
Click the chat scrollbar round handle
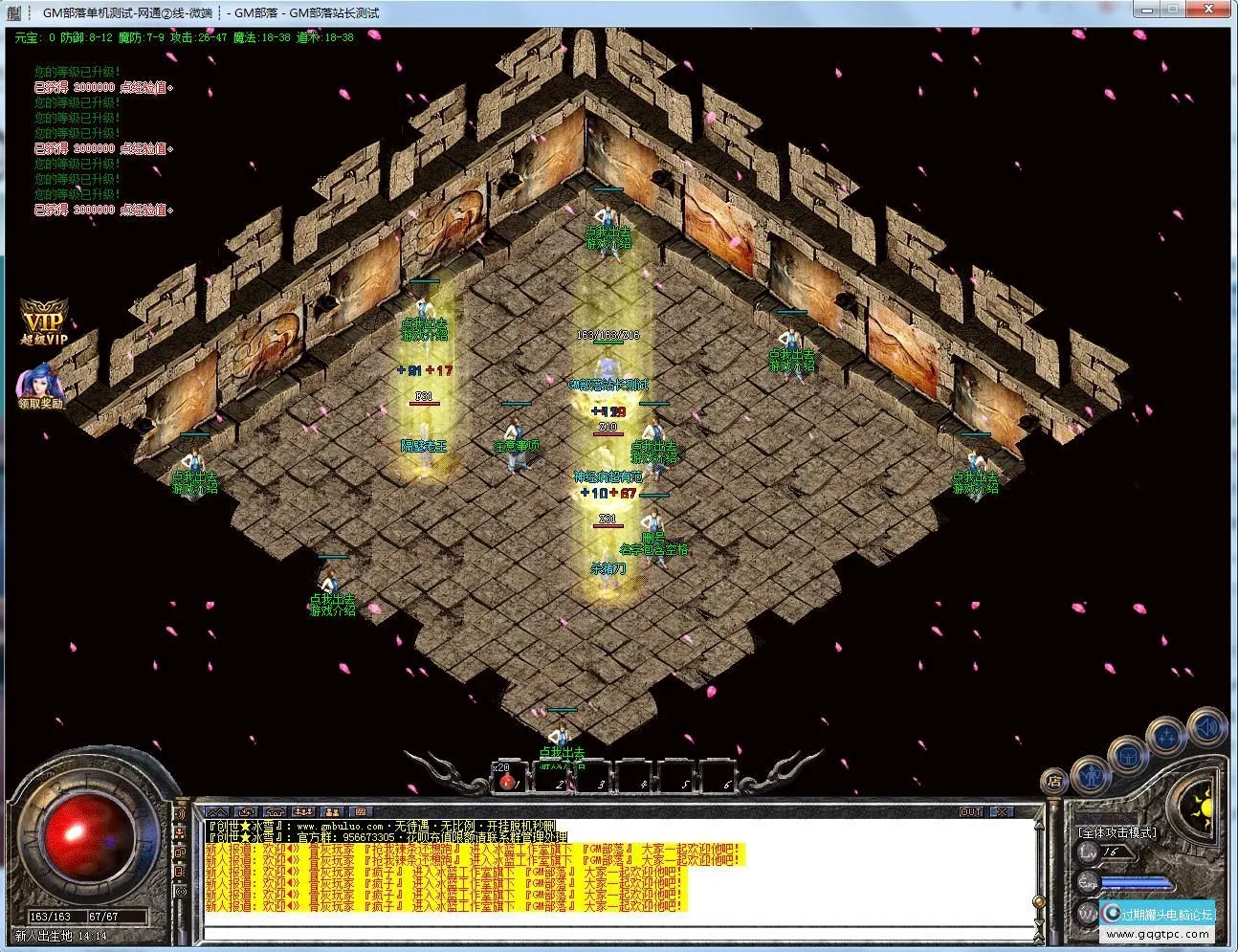(1040, 903)
